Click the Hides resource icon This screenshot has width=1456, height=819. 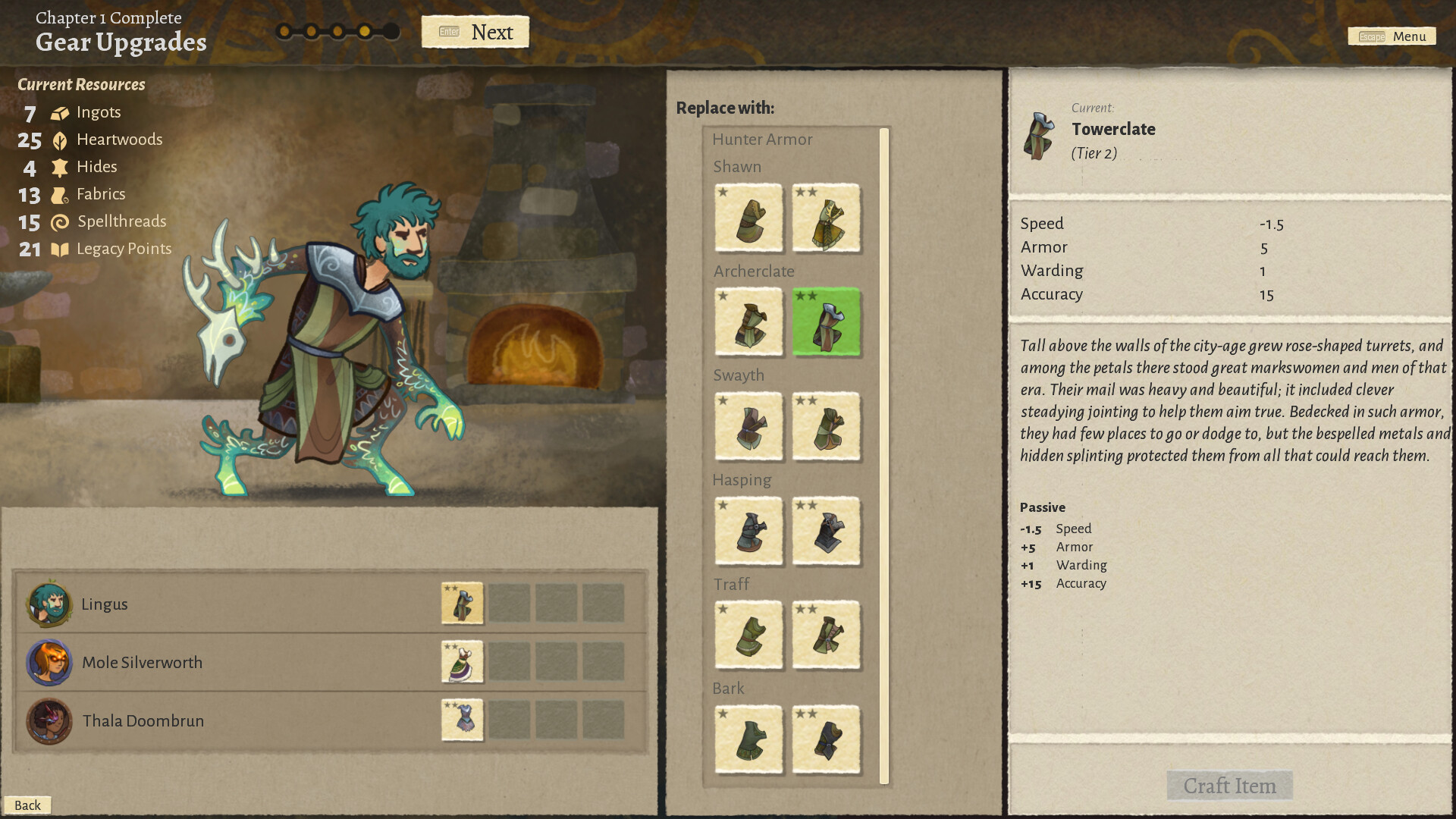[59, 167]
